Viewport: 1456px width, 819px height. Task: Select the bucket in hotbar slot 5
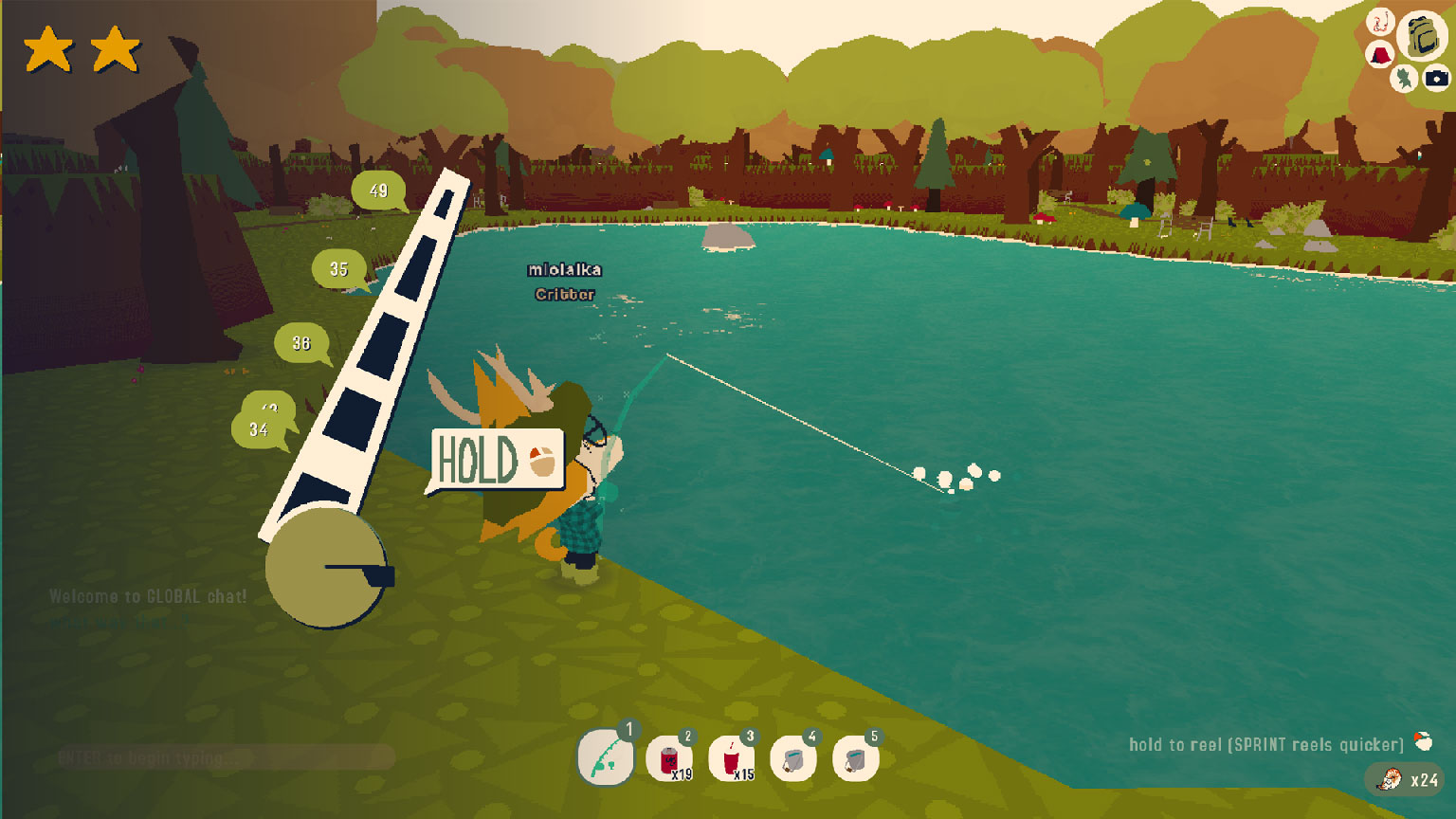[855, 759]
